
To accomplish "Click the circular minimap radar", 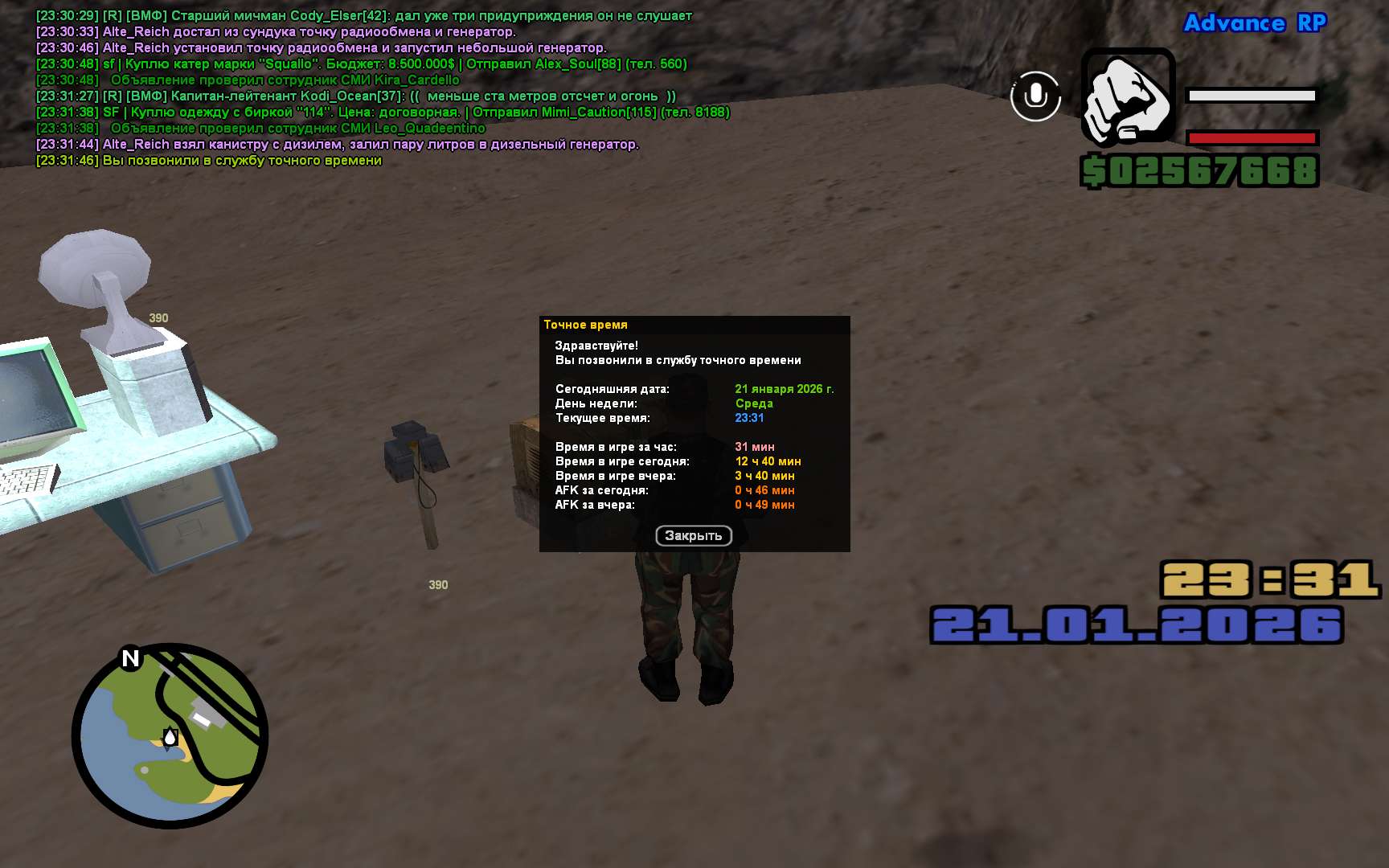I will (x=170, y=735).
